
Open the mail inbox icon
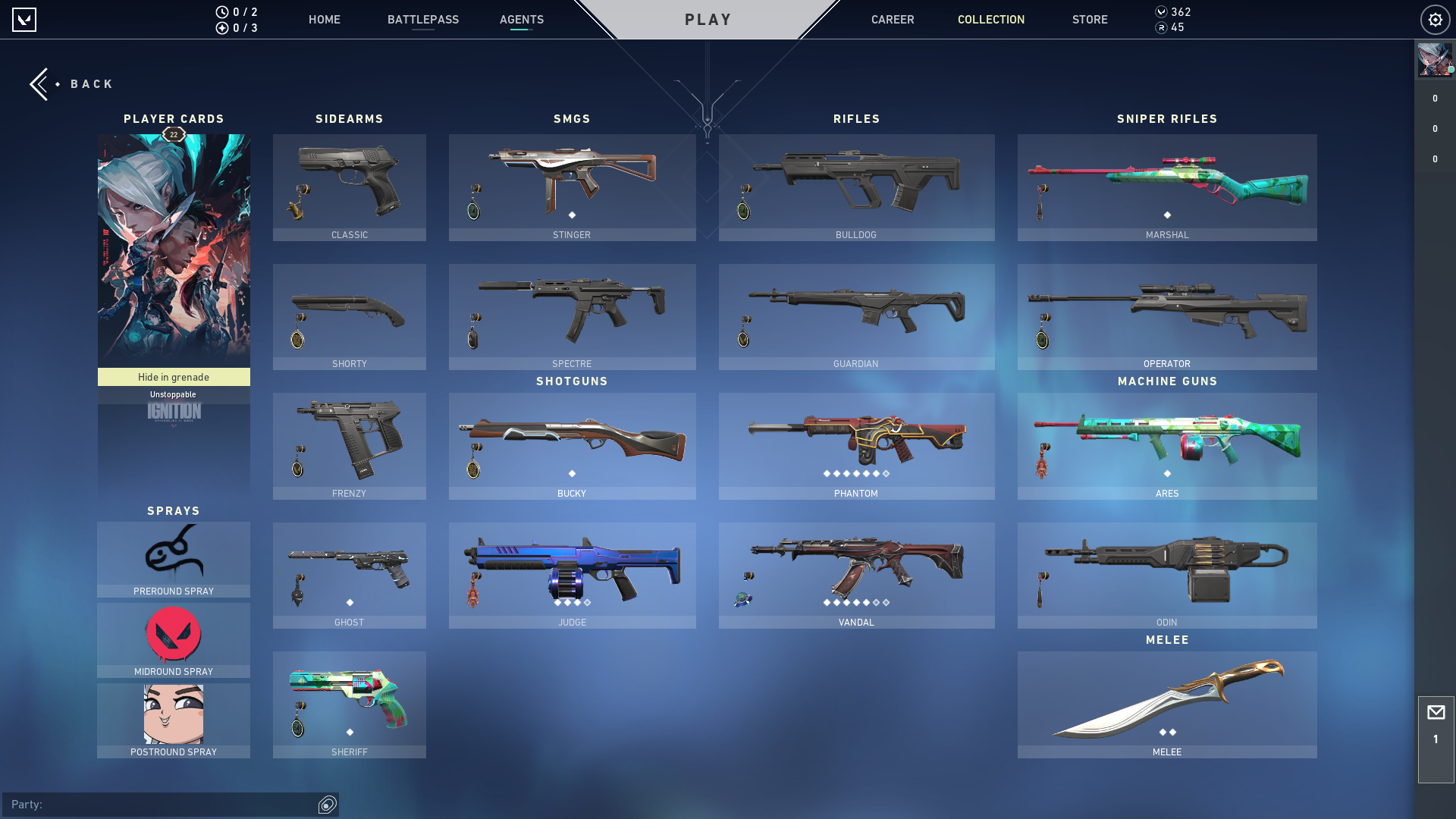click(x=1436, y=713)
